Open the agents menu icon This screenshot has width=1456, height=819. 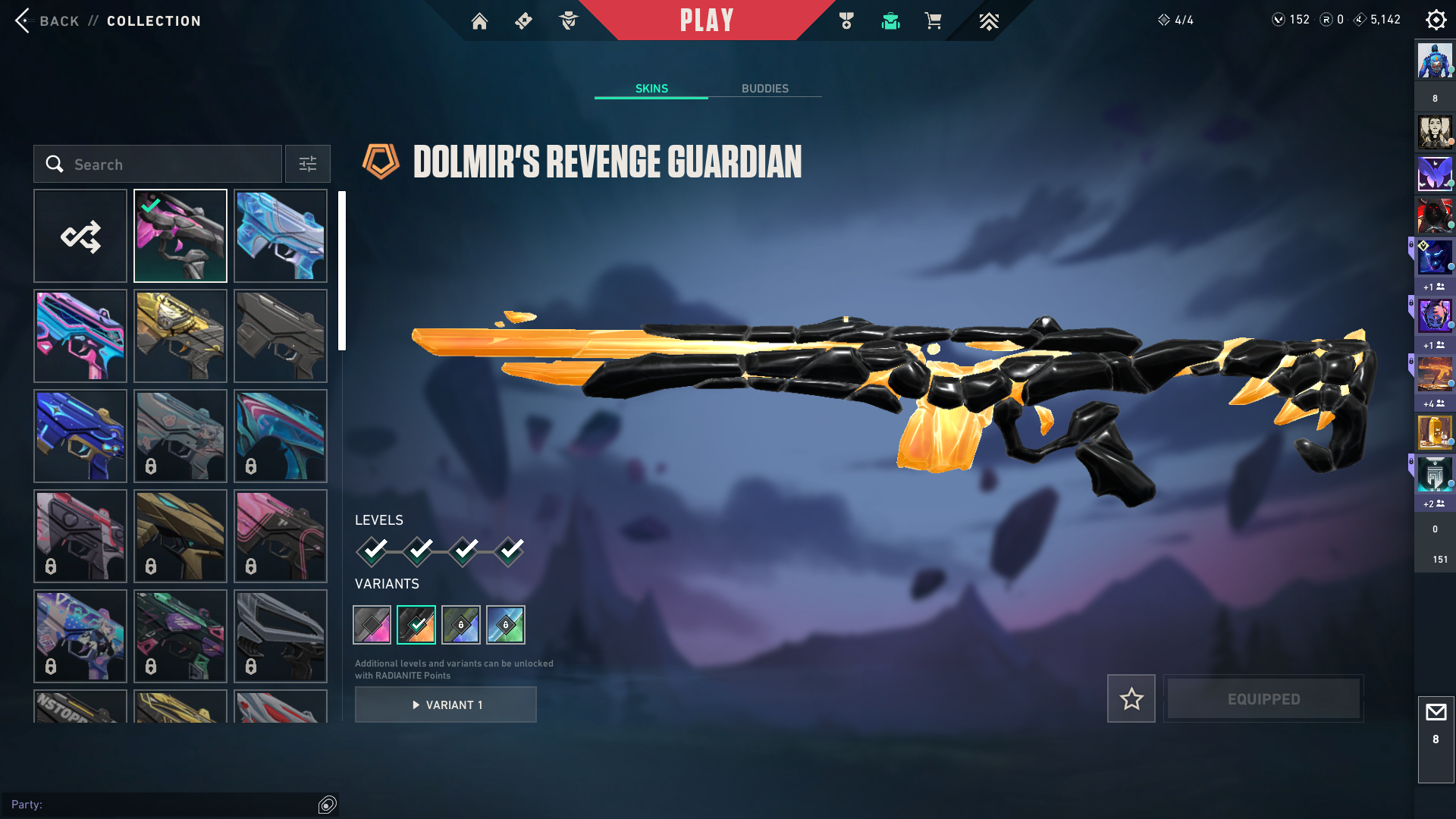click(568, 21)
